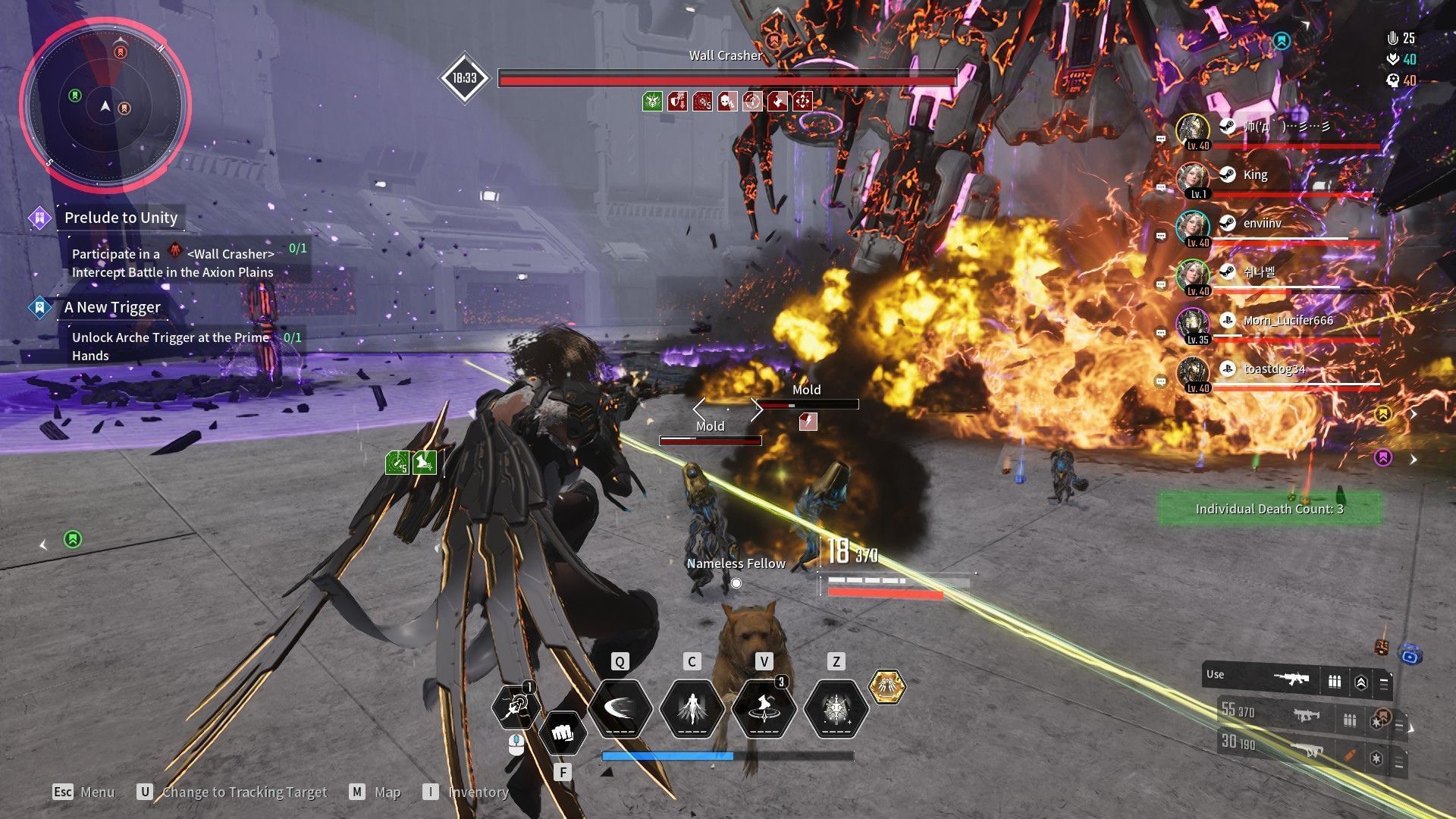Open the A New Trigger quest entry
Viewport: 1456px width, 819px height.
tap(112, 307)
